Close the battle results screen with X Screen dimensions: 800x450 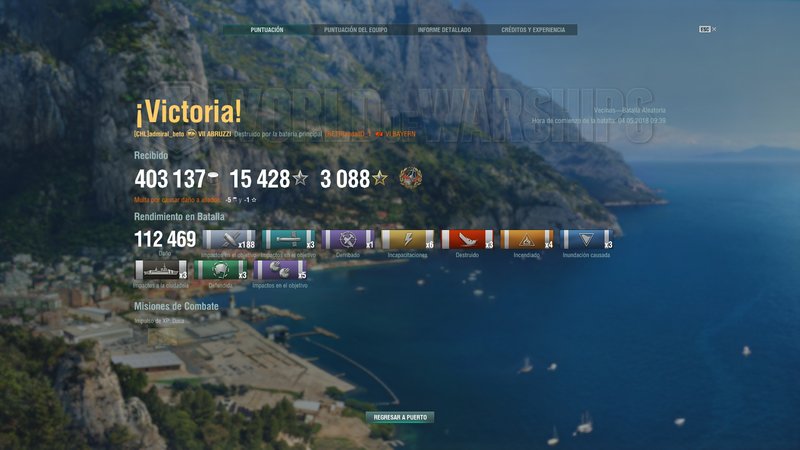(x=714, y=29)
